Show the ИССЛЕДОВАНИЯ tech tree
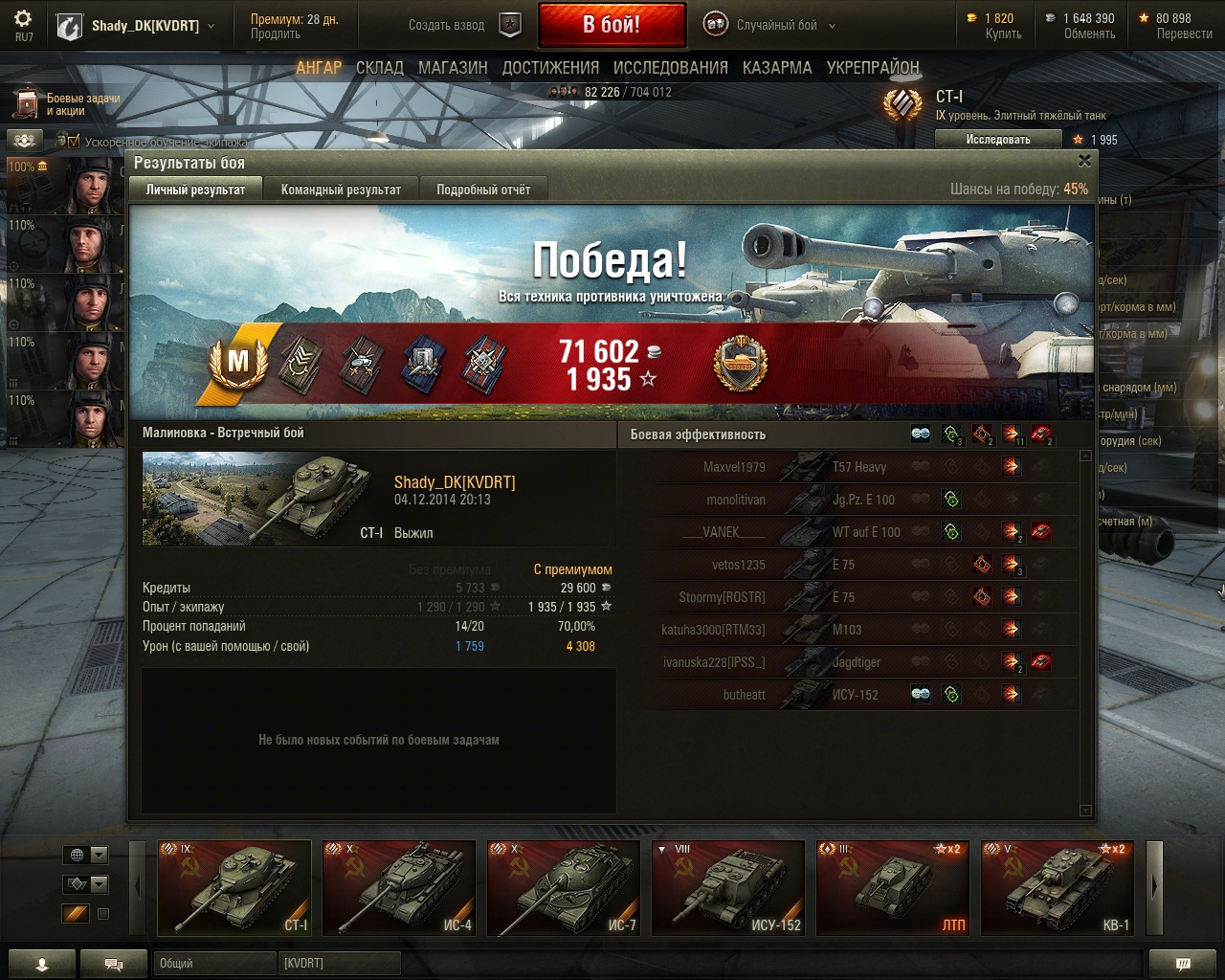 670,68
